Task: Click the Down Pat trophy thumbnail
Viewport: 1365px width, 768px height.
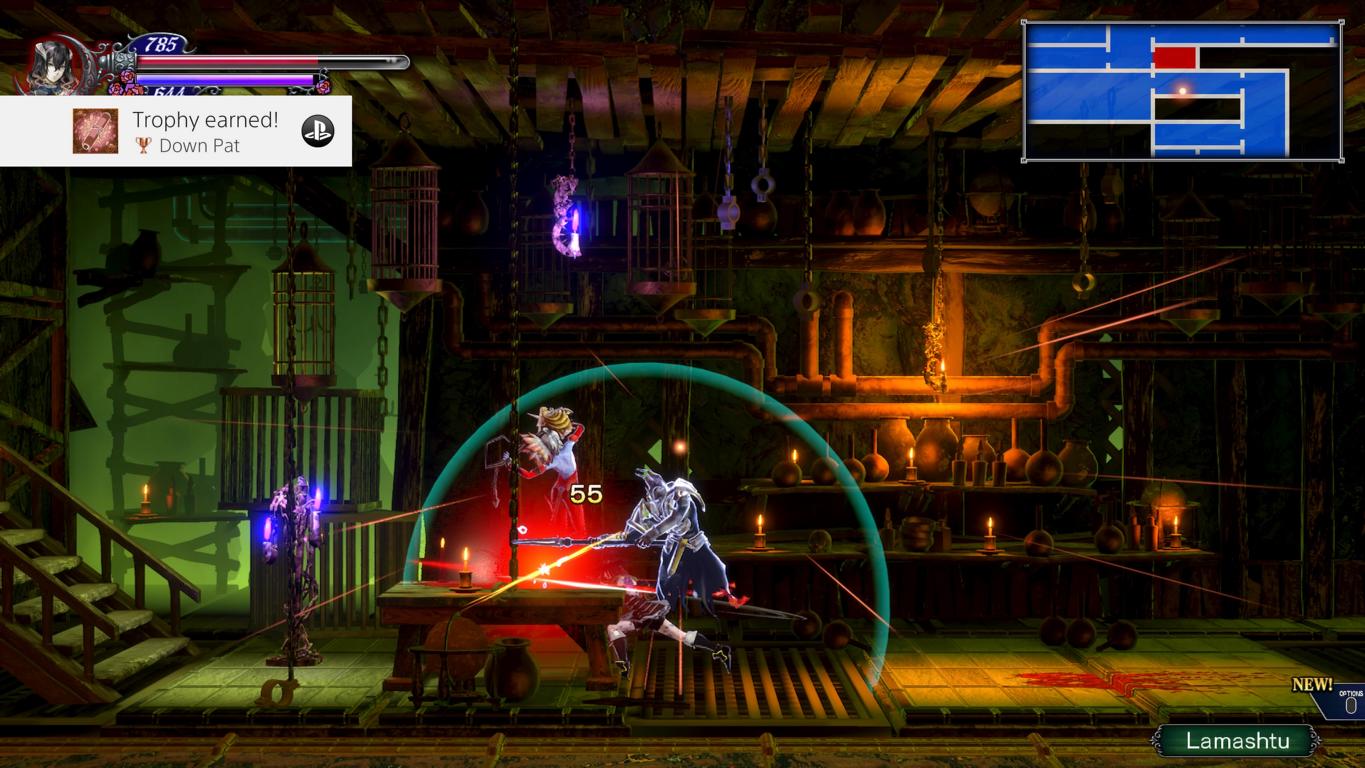Action: point(95,131)
